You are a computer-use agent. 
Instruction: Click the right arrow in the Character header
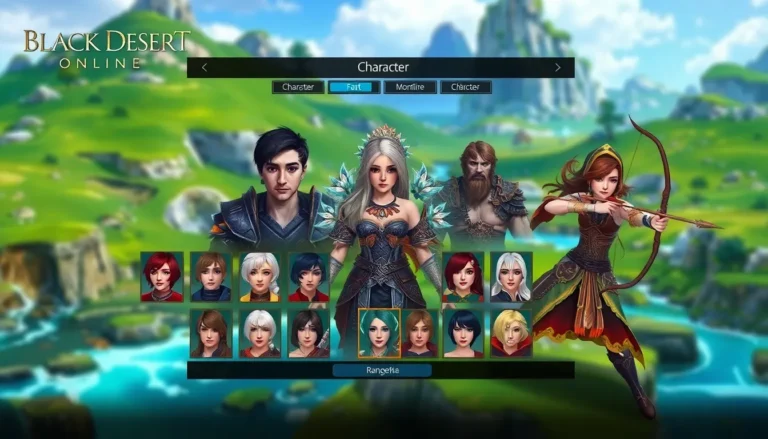tap(558, 67)
